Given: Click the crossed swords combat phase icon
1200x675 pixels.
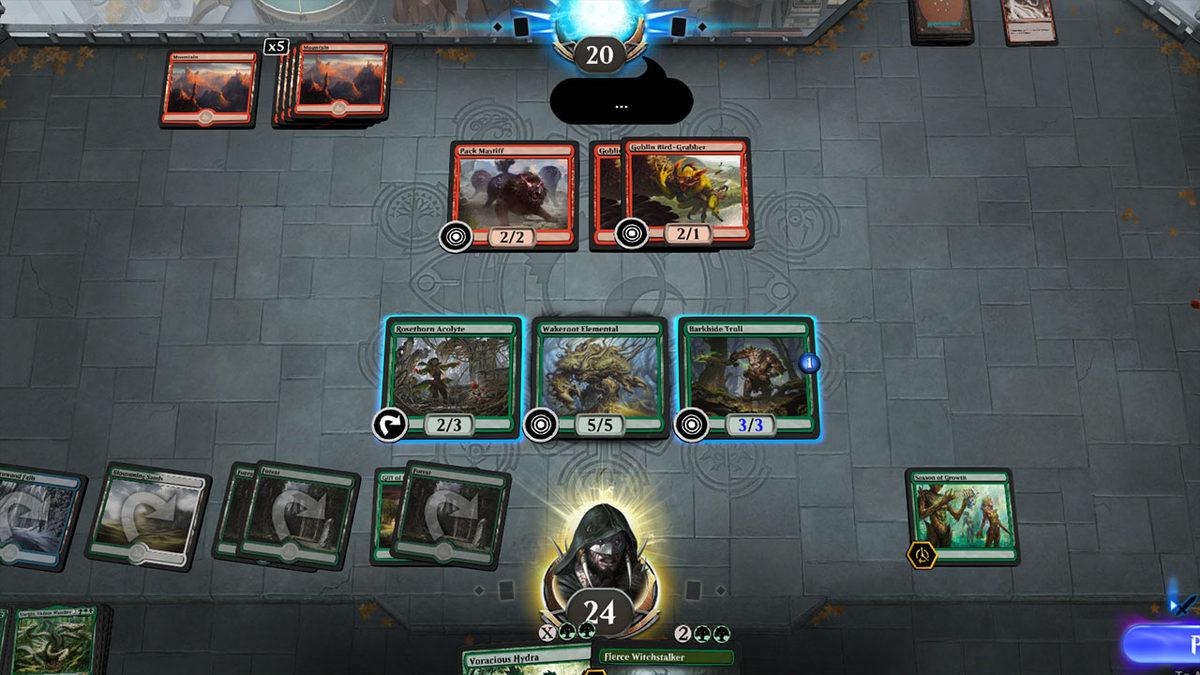Looking at the screenshot, I should coord(1183,603).
